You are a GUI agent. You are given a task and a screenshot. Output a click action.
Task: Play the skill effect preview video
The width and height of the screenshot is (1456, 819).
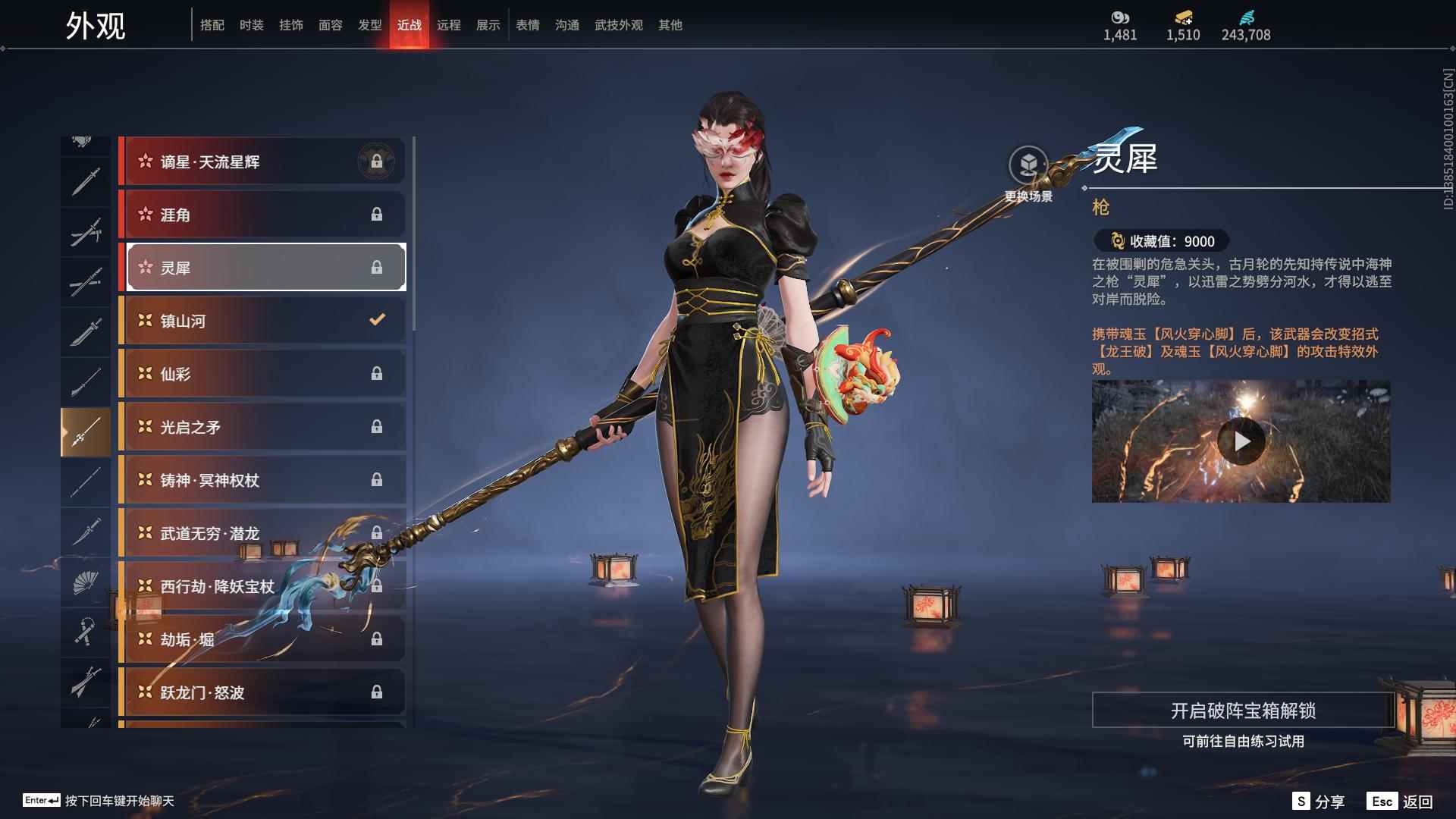pos(1241,441)
